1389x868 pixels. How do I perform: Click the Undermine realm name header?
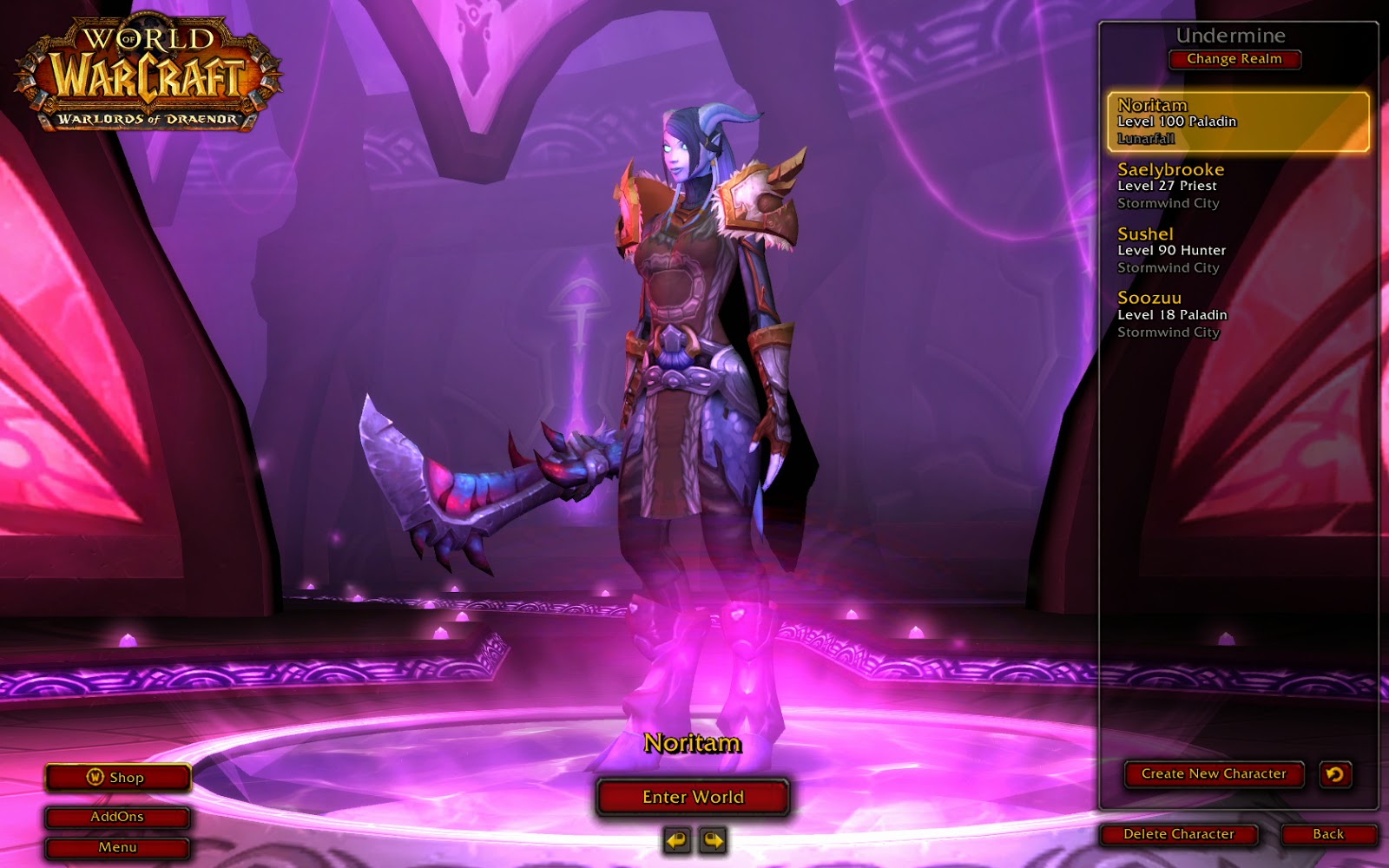[x=1231, y=36]
